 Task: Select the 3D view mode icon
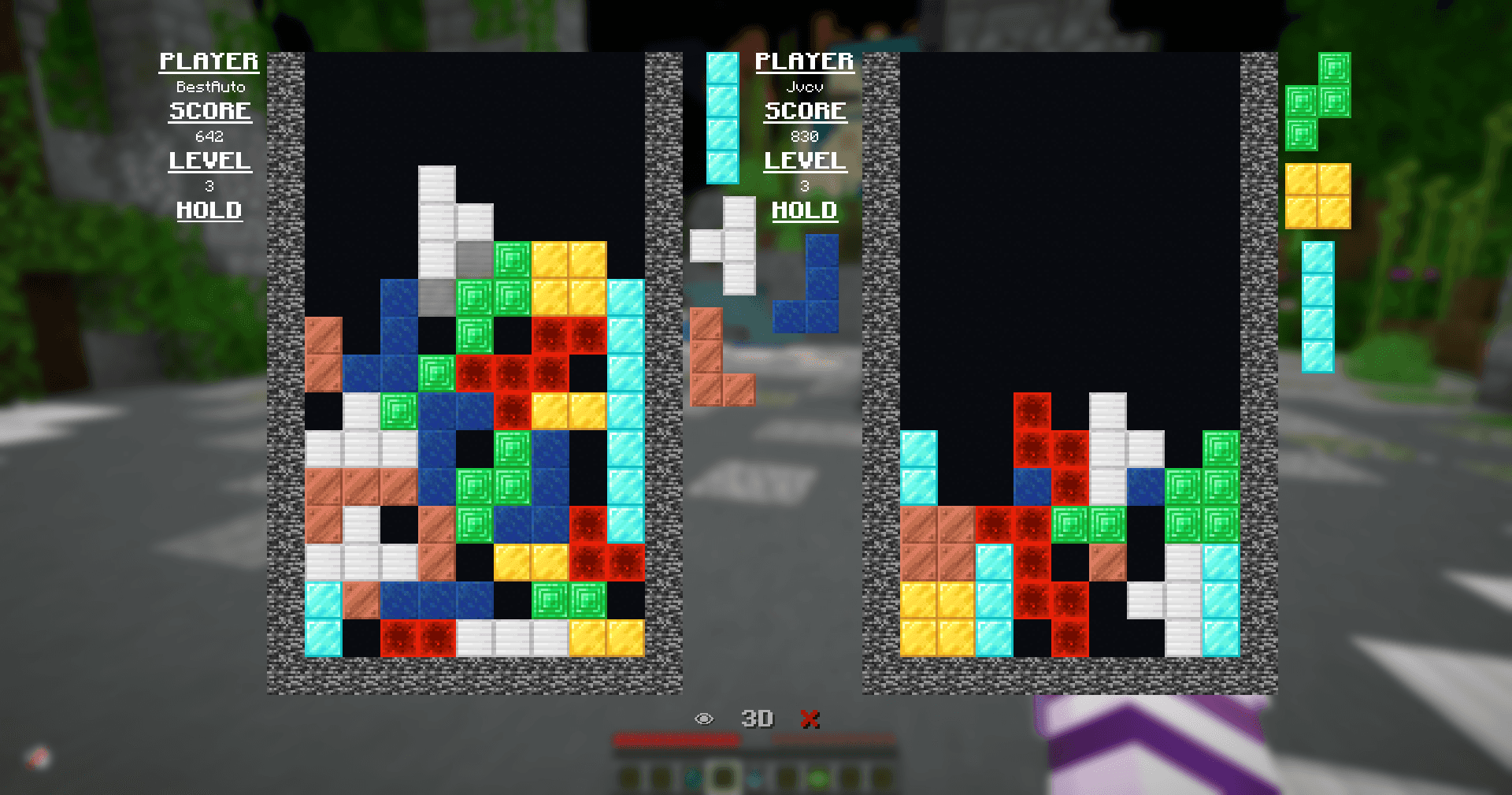click(x=758, y=718)
